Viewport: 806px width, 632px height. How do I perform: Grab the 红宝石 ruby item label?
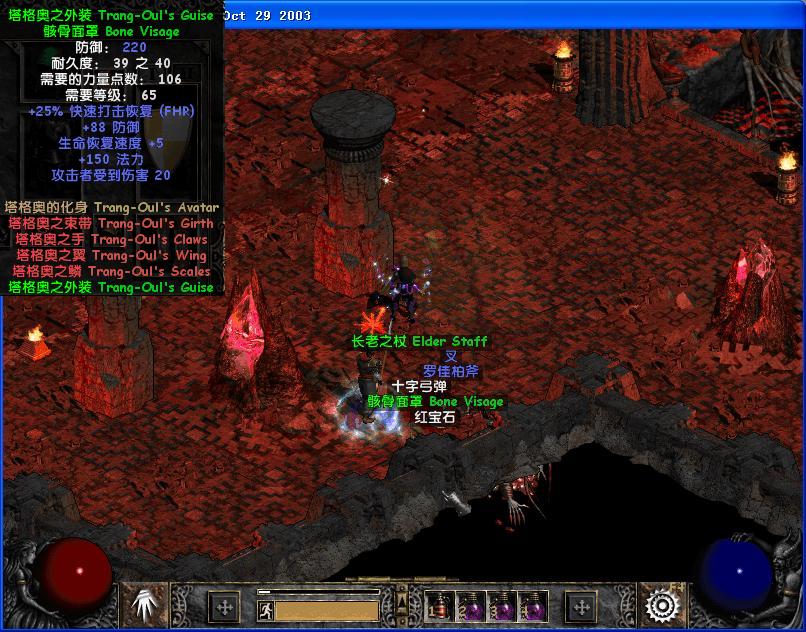click(435, 417)
